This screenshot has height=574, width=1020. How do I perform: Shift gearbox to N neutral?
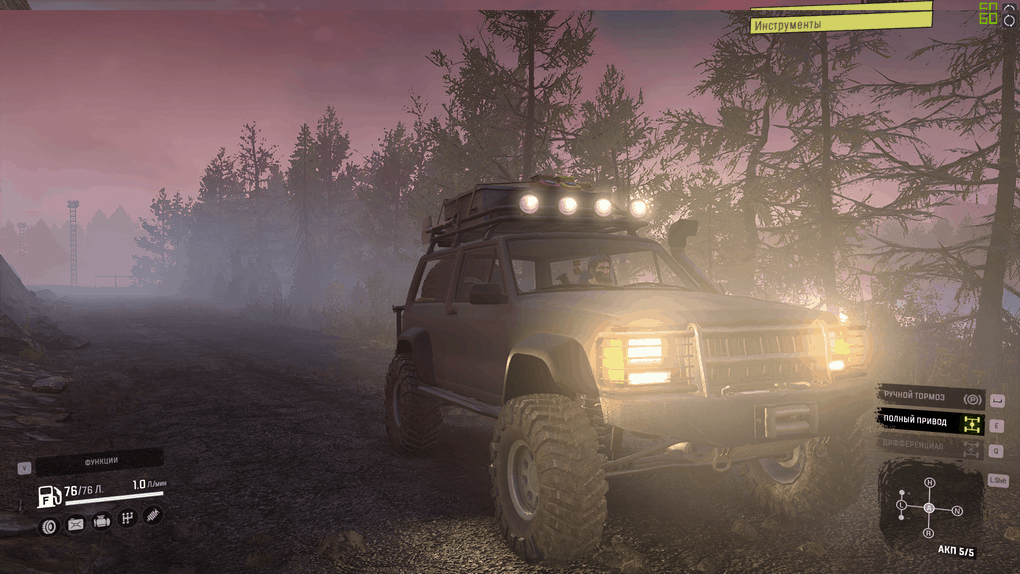(957, 511)
